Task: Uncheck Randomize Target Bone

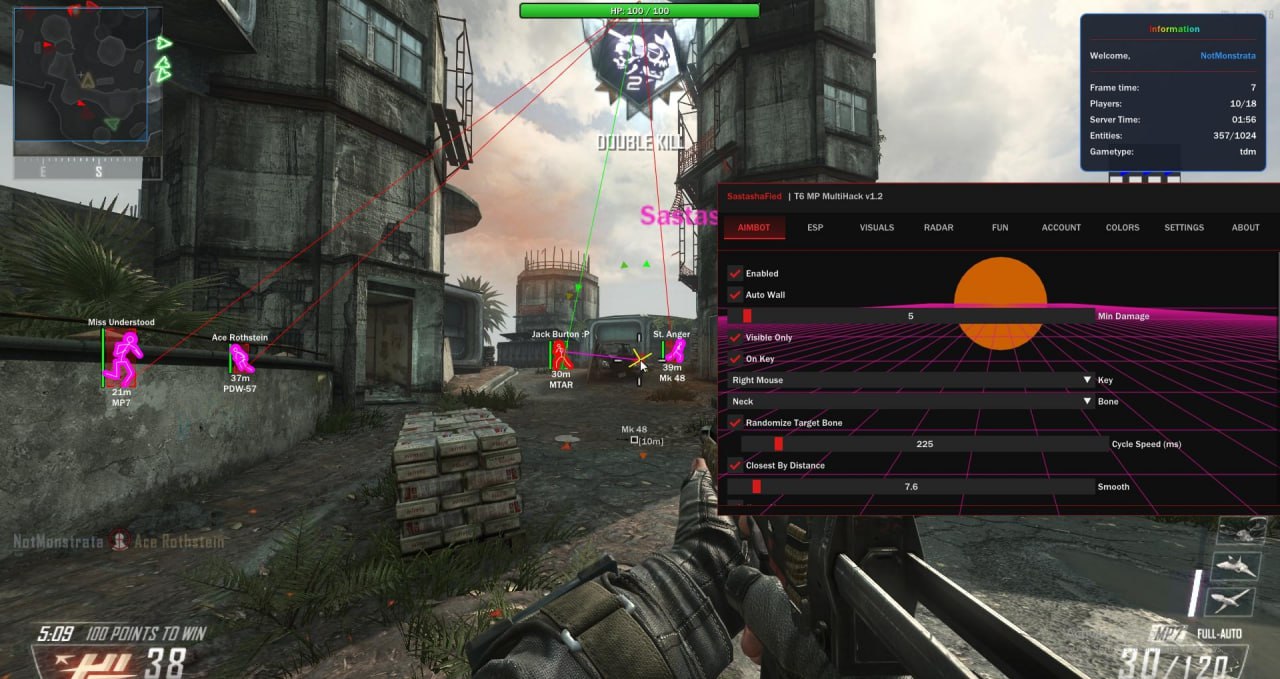Action: coord(736,423)
